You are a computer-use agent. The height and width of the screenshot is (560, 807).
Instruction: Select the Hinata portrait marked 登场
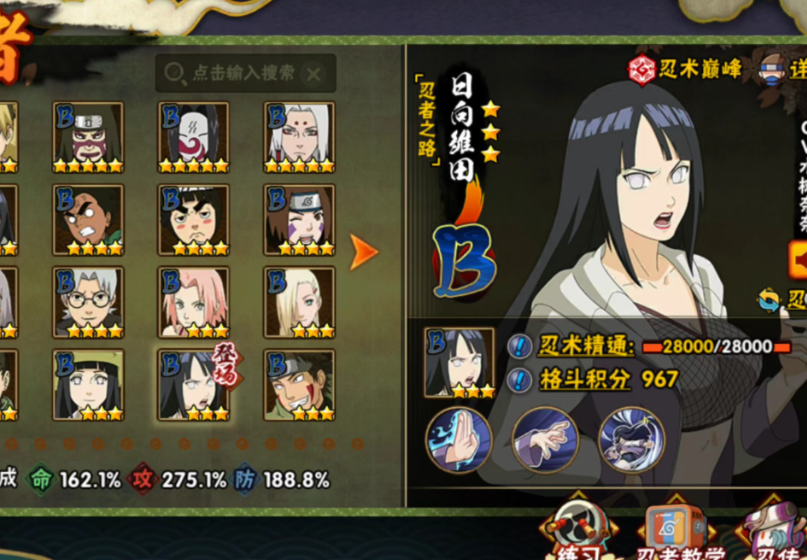click(x=194, y=384)
